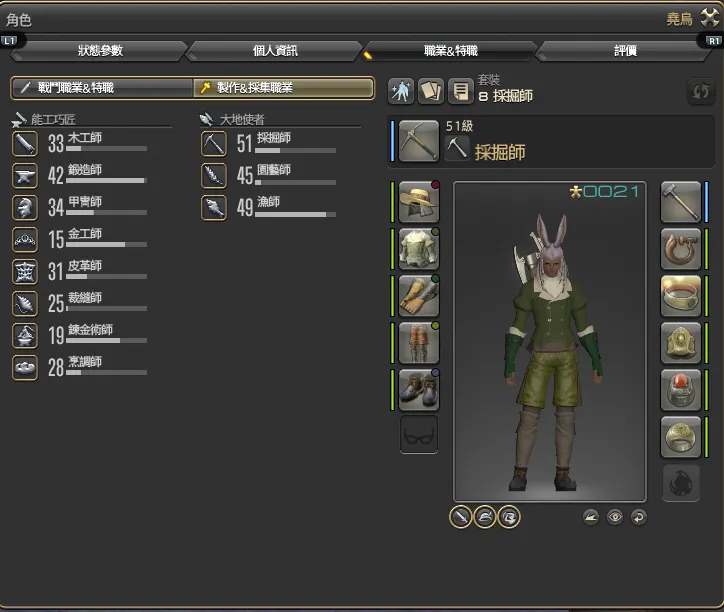724x612 pixels.
Task: Click the sledgehammer off-hand slot
Action: click(x=681, y=202)
